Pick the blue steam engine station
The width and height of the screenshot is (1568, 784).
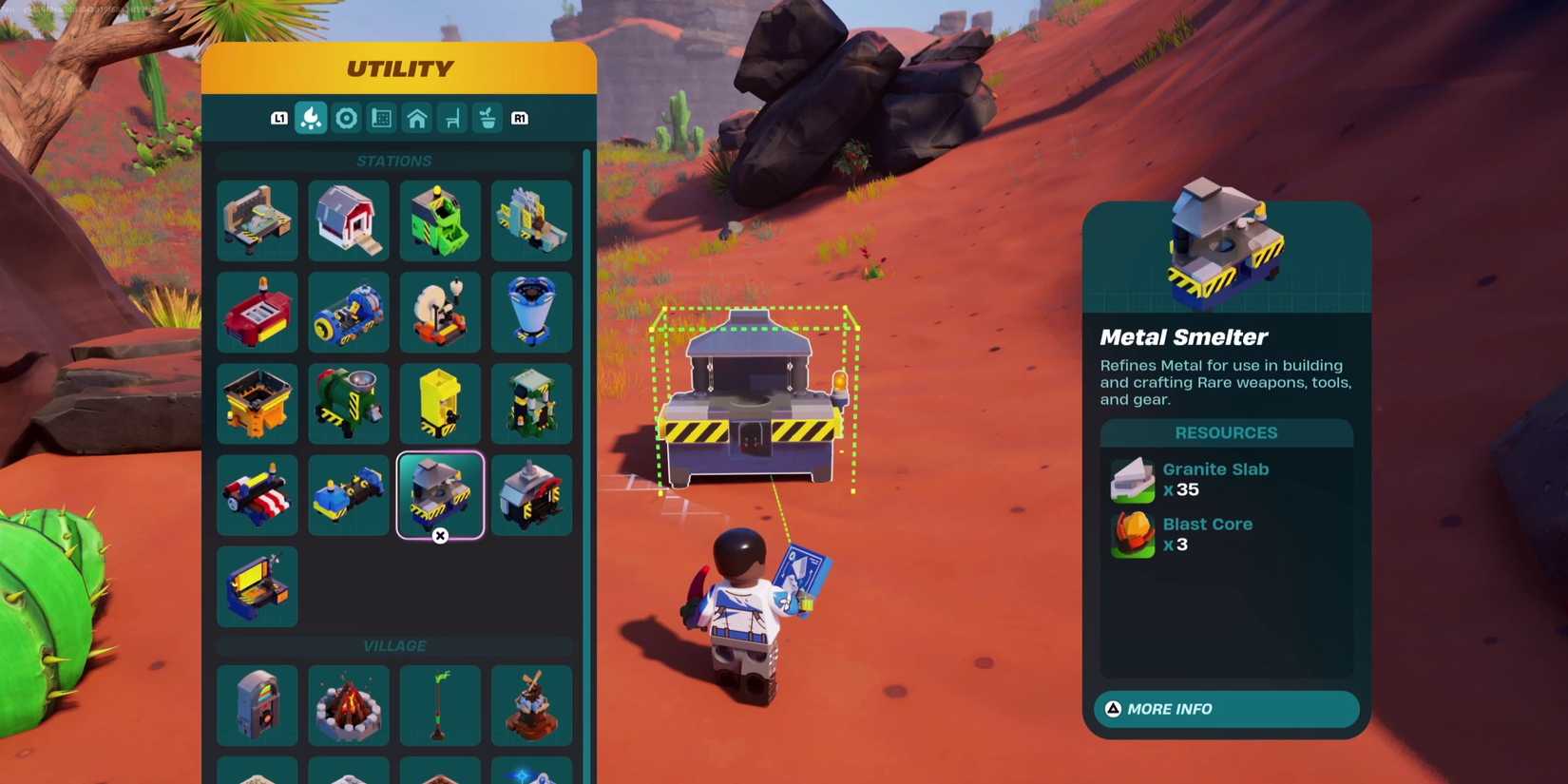tap(348, 312)
